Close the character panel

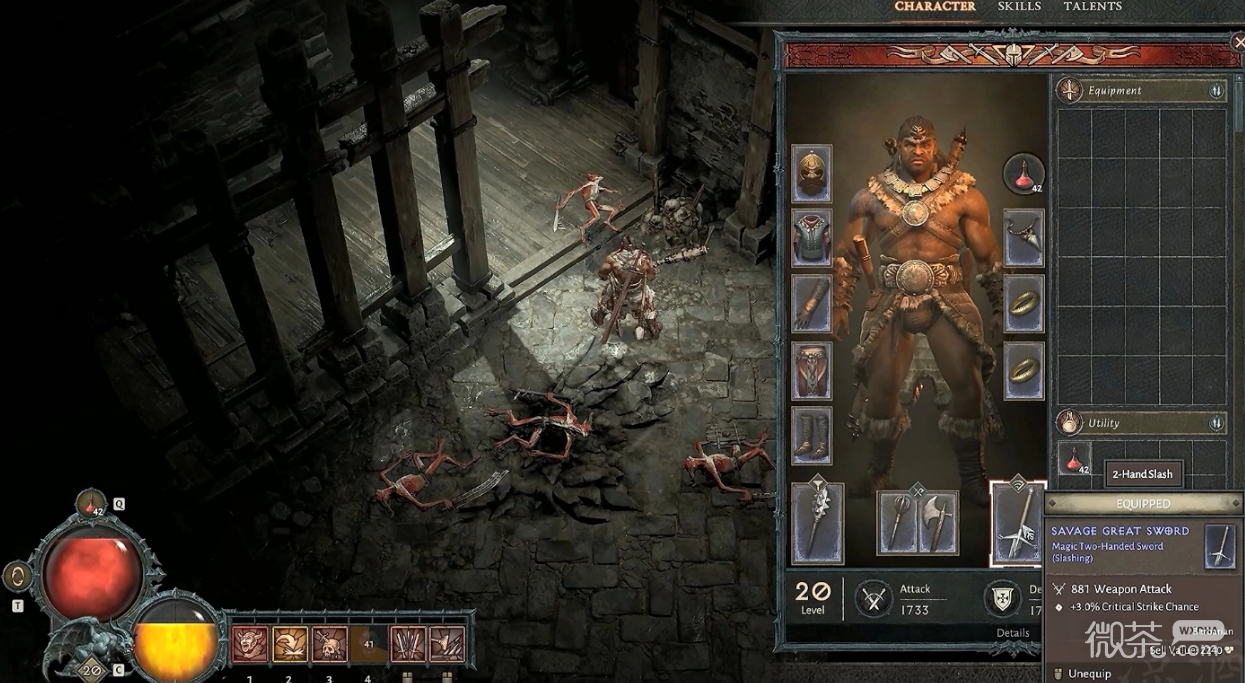click(1238, 43)
